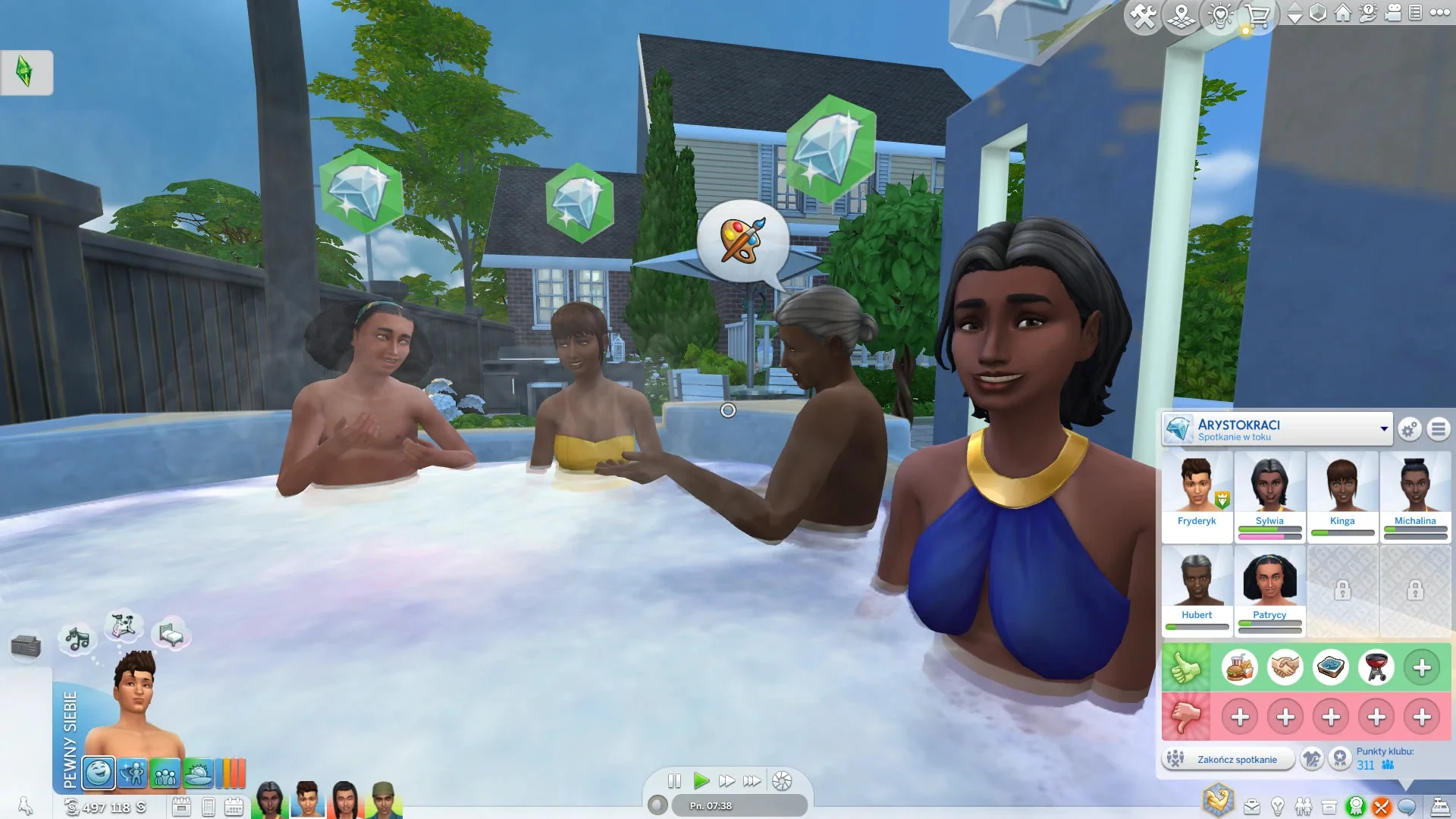Expand extra options via the ellipsis icon
The width and height of the screenshot is (1456, 819).
click(1439, 14)
